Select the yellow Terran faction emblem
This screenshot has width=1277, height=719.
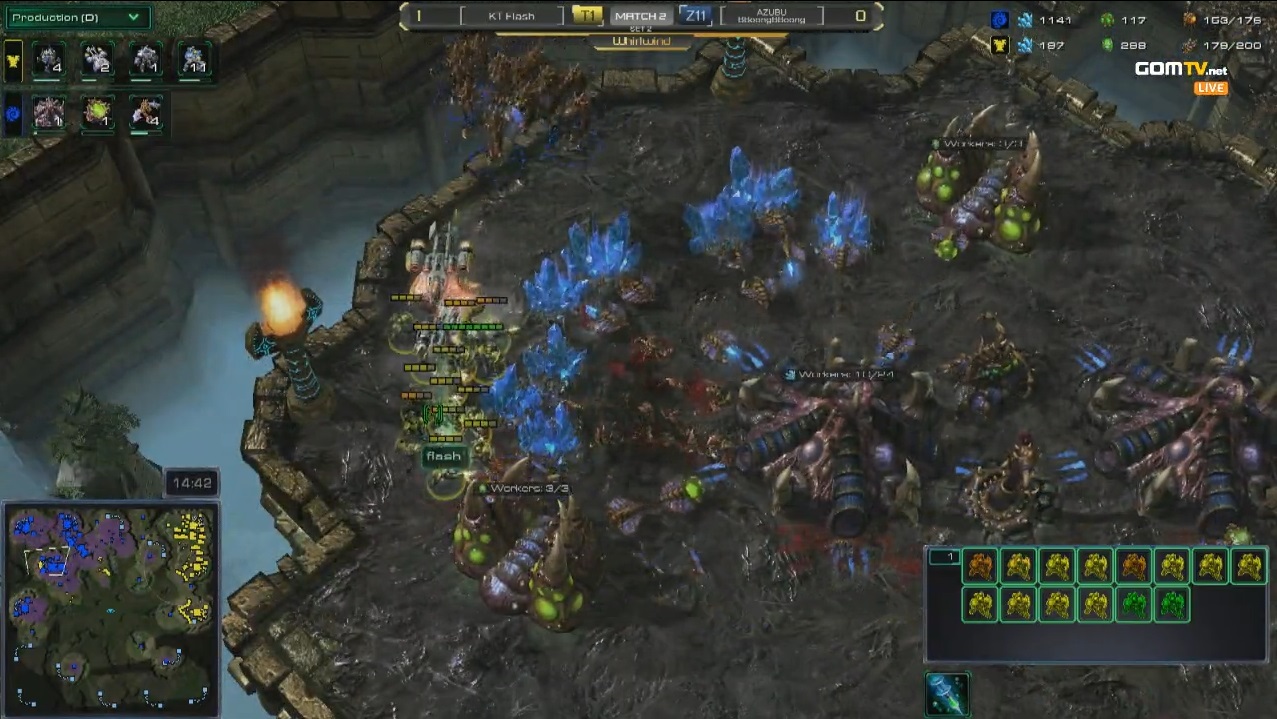pos(13,60)
